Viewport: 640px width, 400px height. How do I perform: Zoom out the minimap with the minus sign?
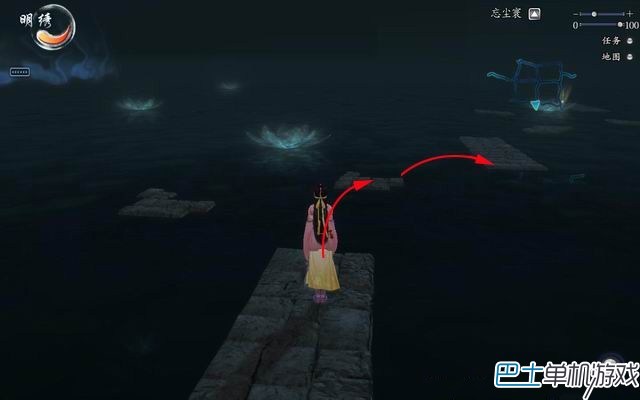pos(576,14)
